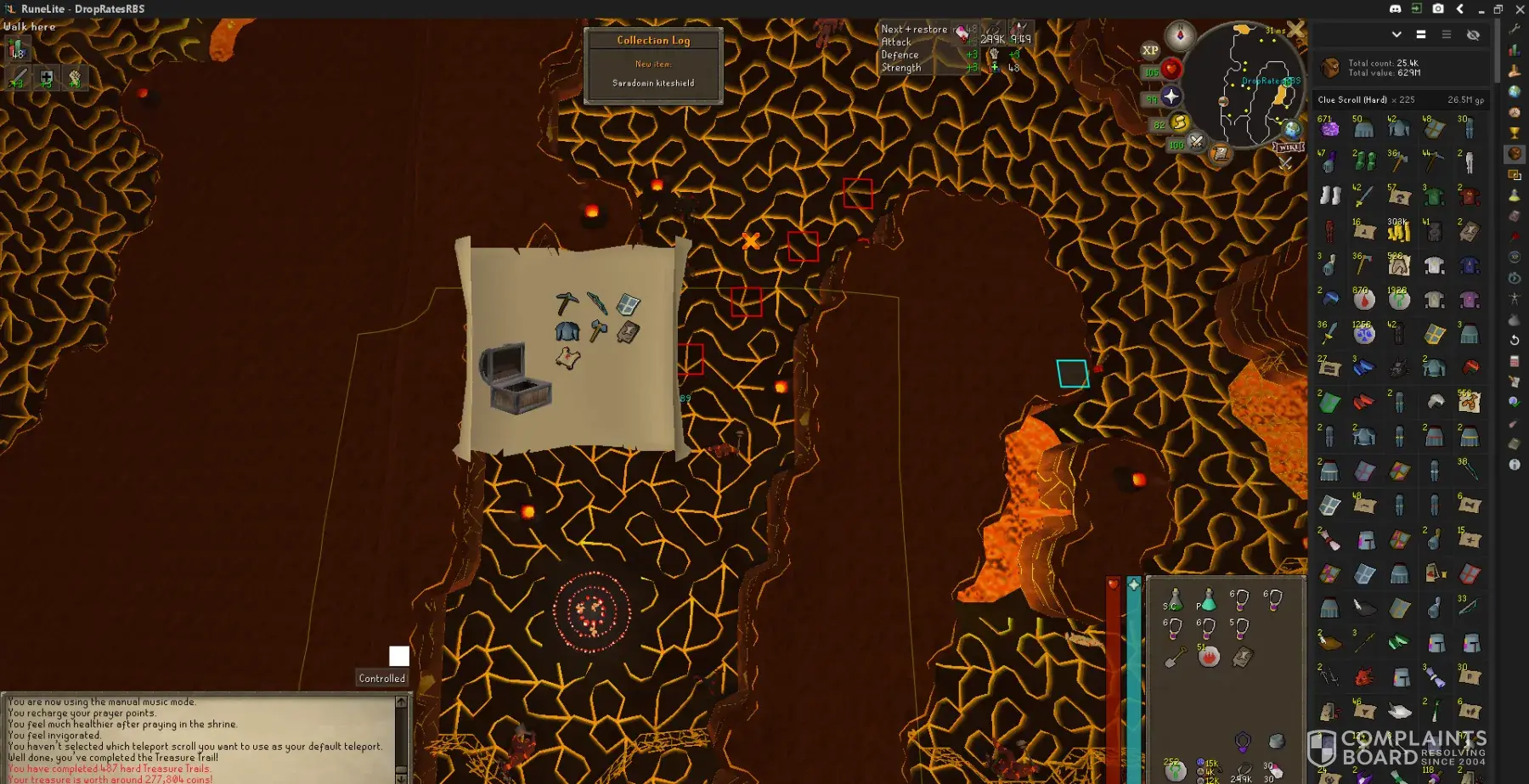Image resolution: width=1529 pixels, height=784 pixels.
Task: Toggle the XP drops orb
Action: pyautogui.click(x=1150, y=50)
